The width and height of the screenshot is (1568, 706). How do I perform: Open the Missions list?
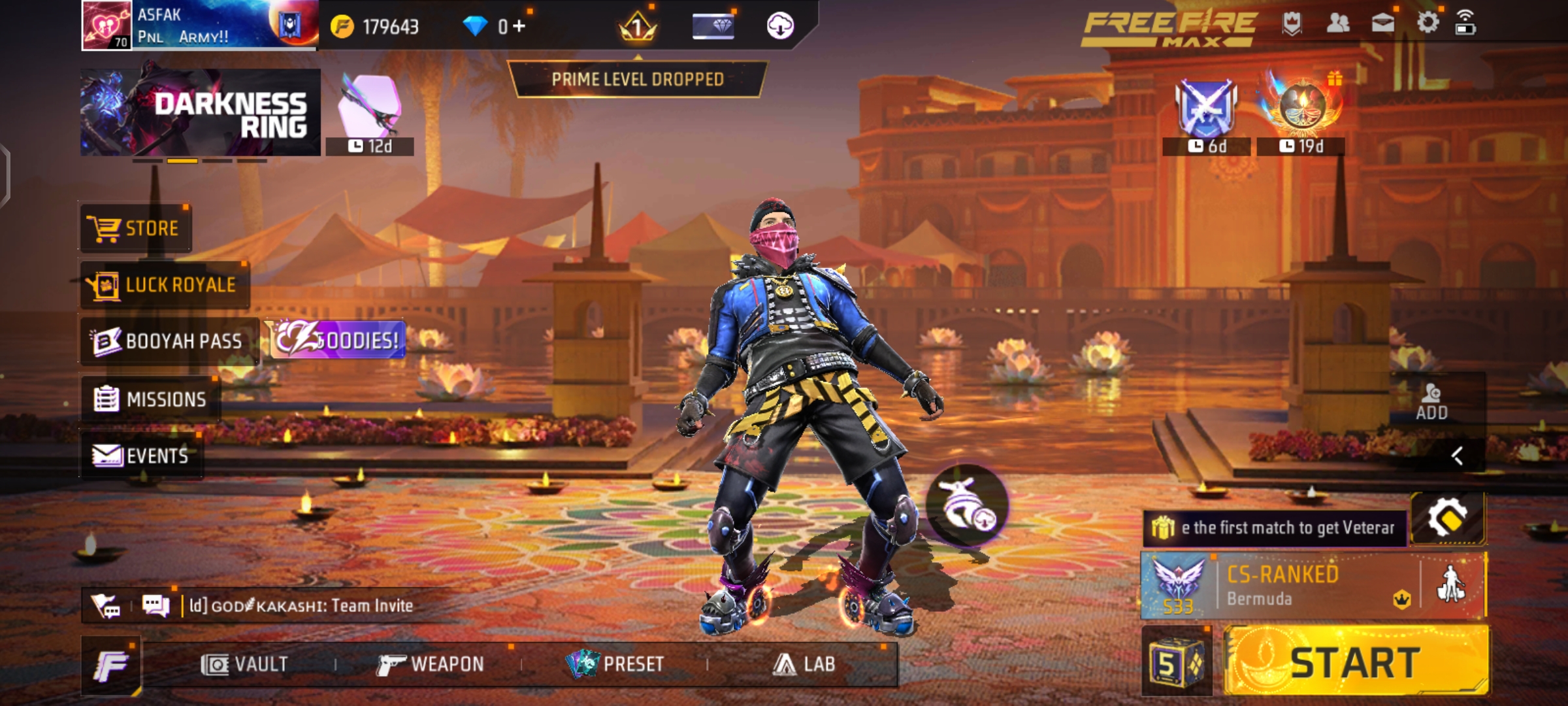[x=151, y=399]
